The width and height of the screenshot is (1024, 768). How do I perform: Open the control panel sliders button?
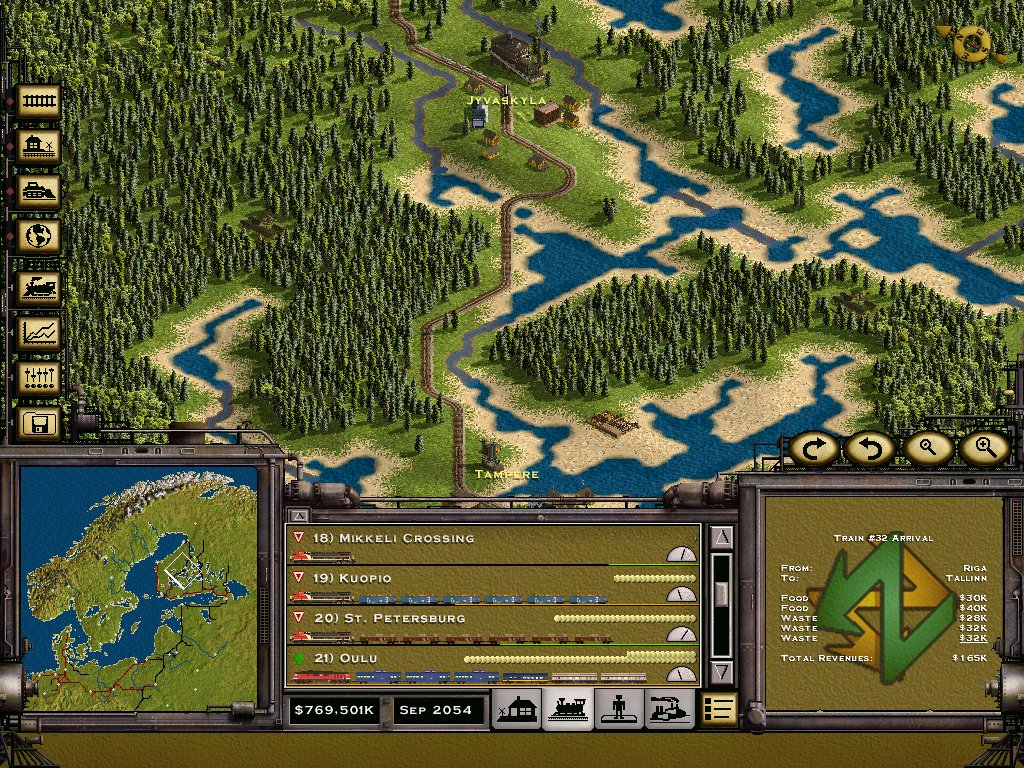tap(38, 378)
